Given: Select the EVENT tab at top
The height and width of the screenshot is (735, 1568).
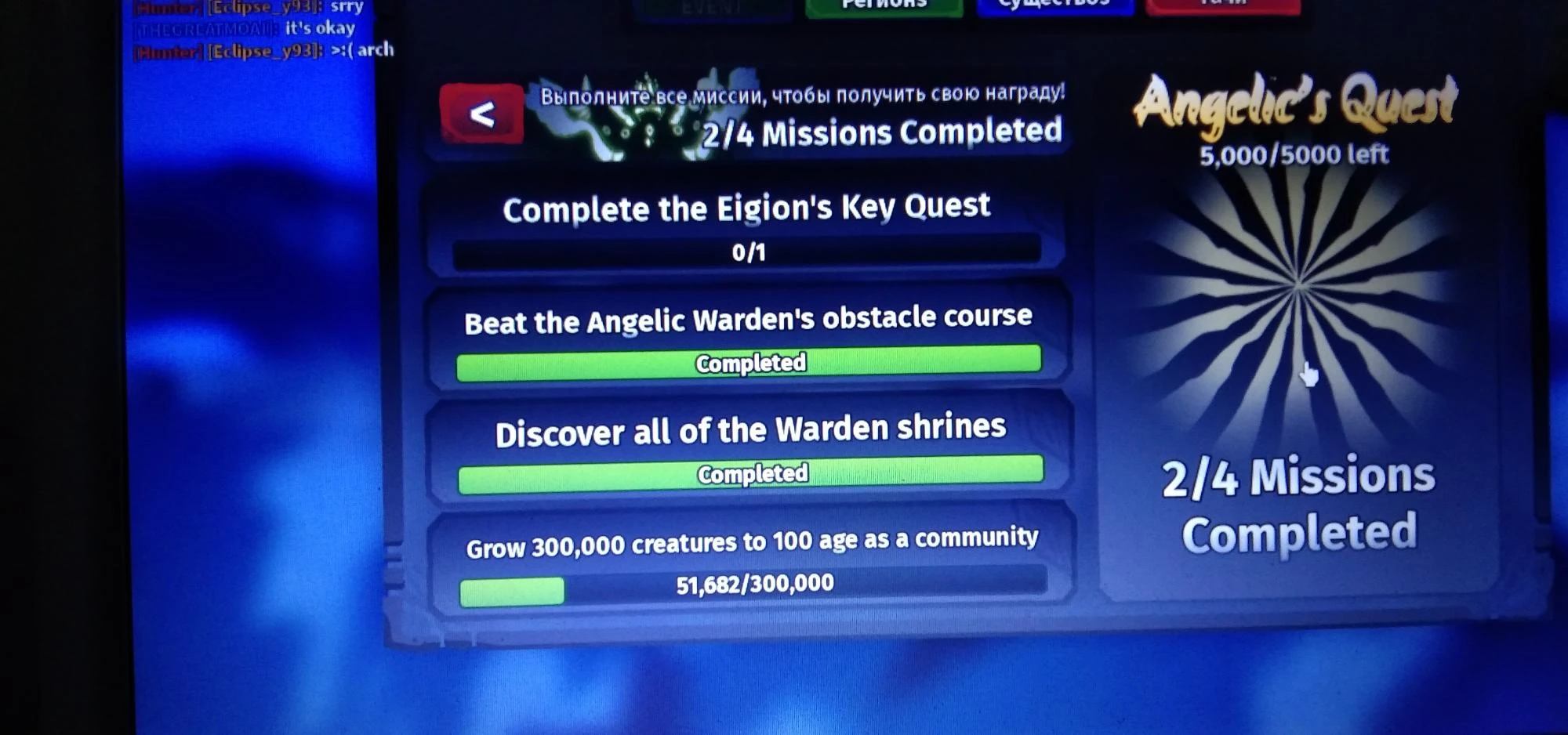Looking at the screenshot, I should click(710, 8).
